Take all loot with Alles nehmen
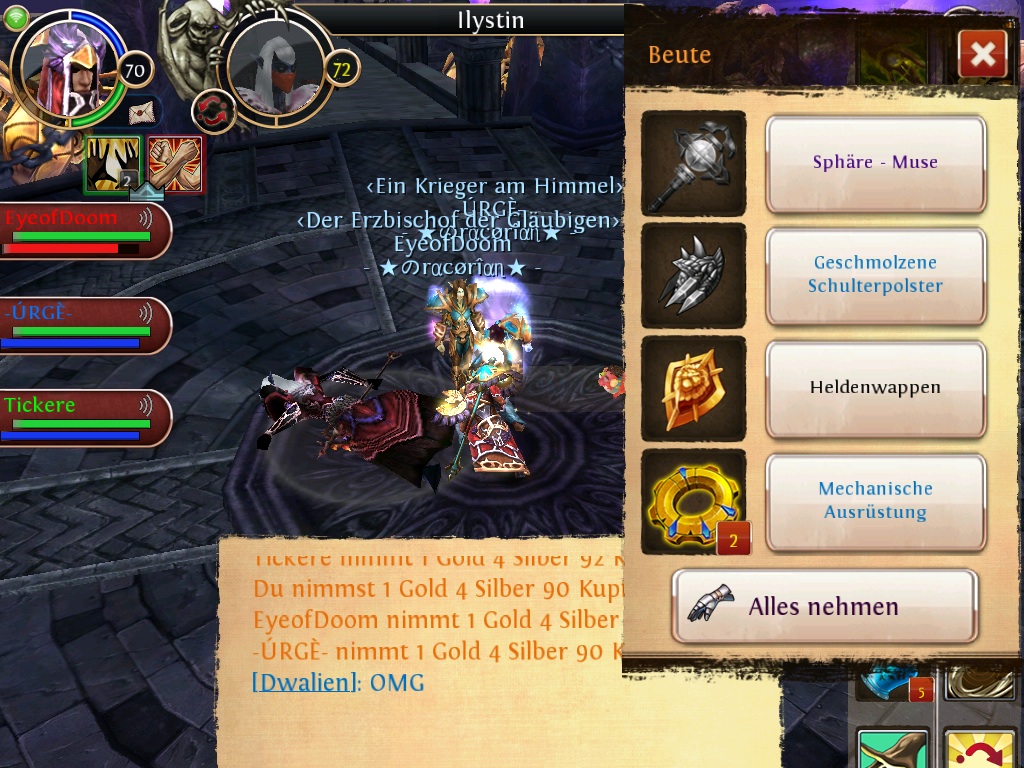This screenshot has width=1024, height=768. coord(824,606)
